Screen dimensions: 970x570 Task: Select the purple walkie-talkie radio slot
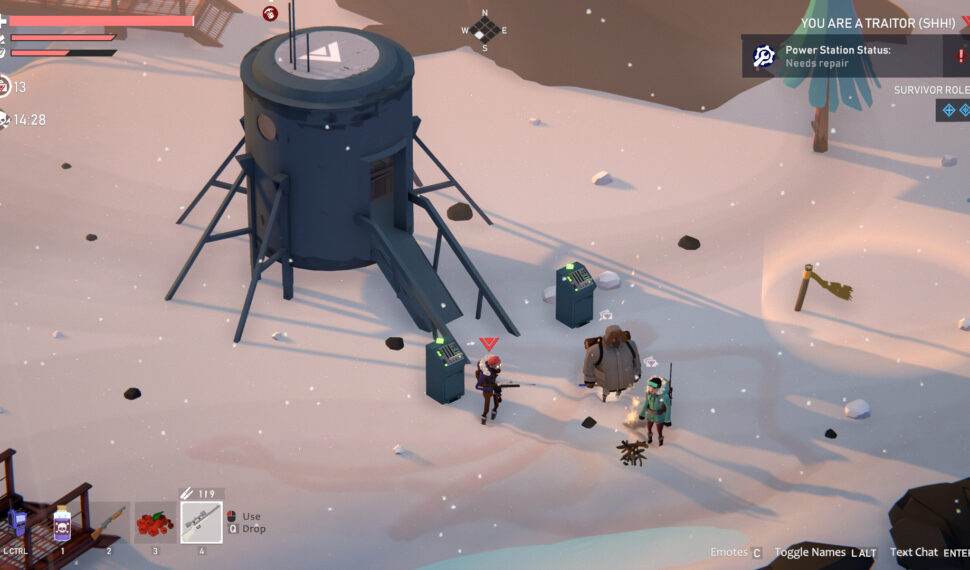click(x=16, y=522)
